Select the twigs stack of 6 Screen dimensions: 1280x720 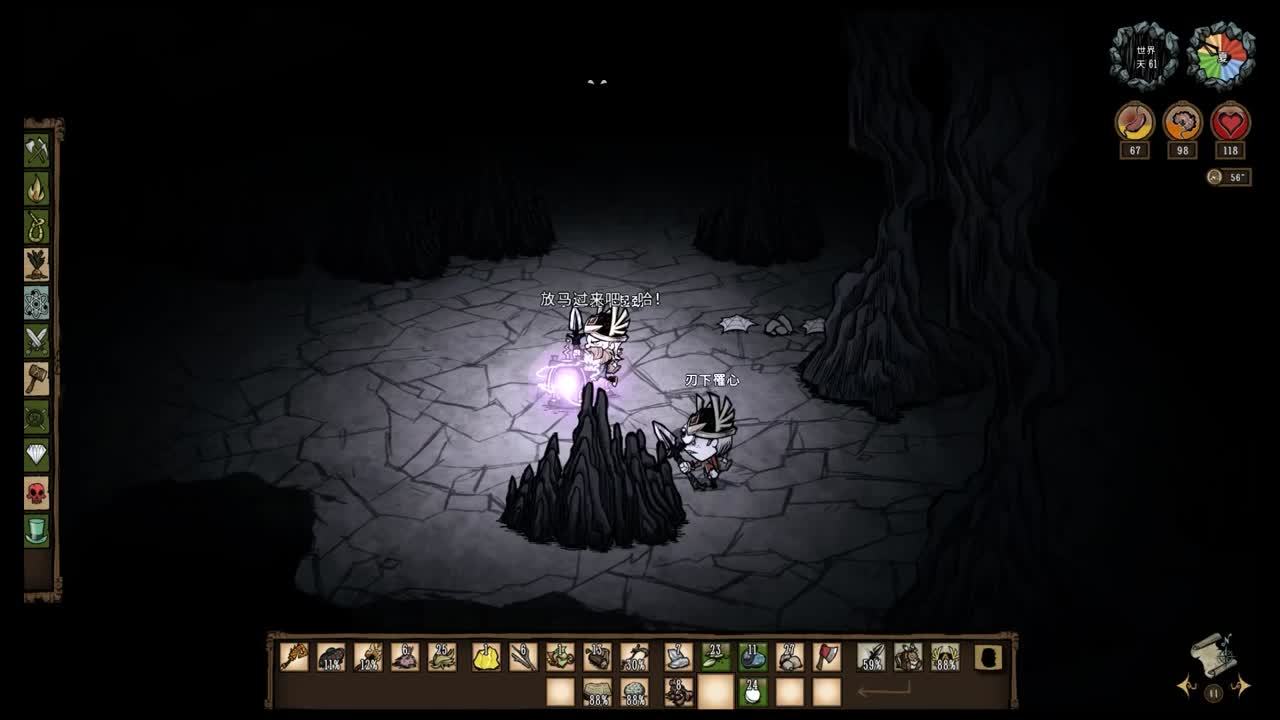523,657
